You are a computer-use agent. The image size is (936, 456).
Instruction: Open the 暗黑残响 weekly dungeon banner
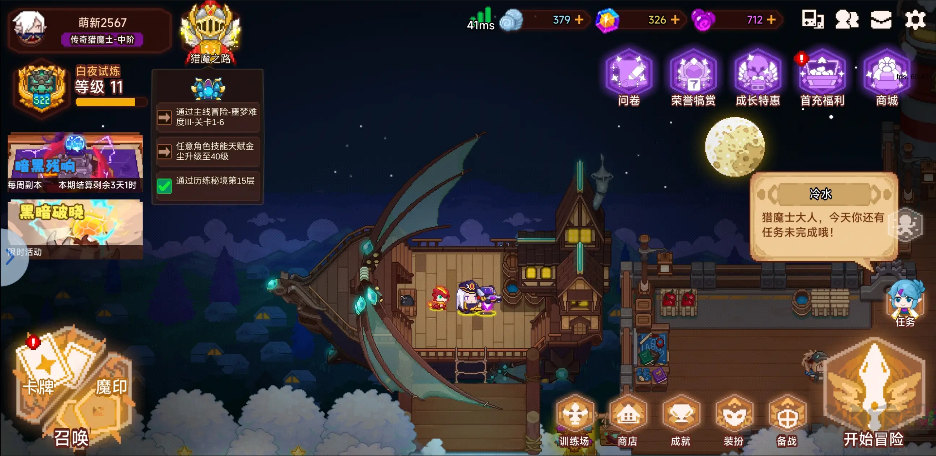(x=75, y=161)
